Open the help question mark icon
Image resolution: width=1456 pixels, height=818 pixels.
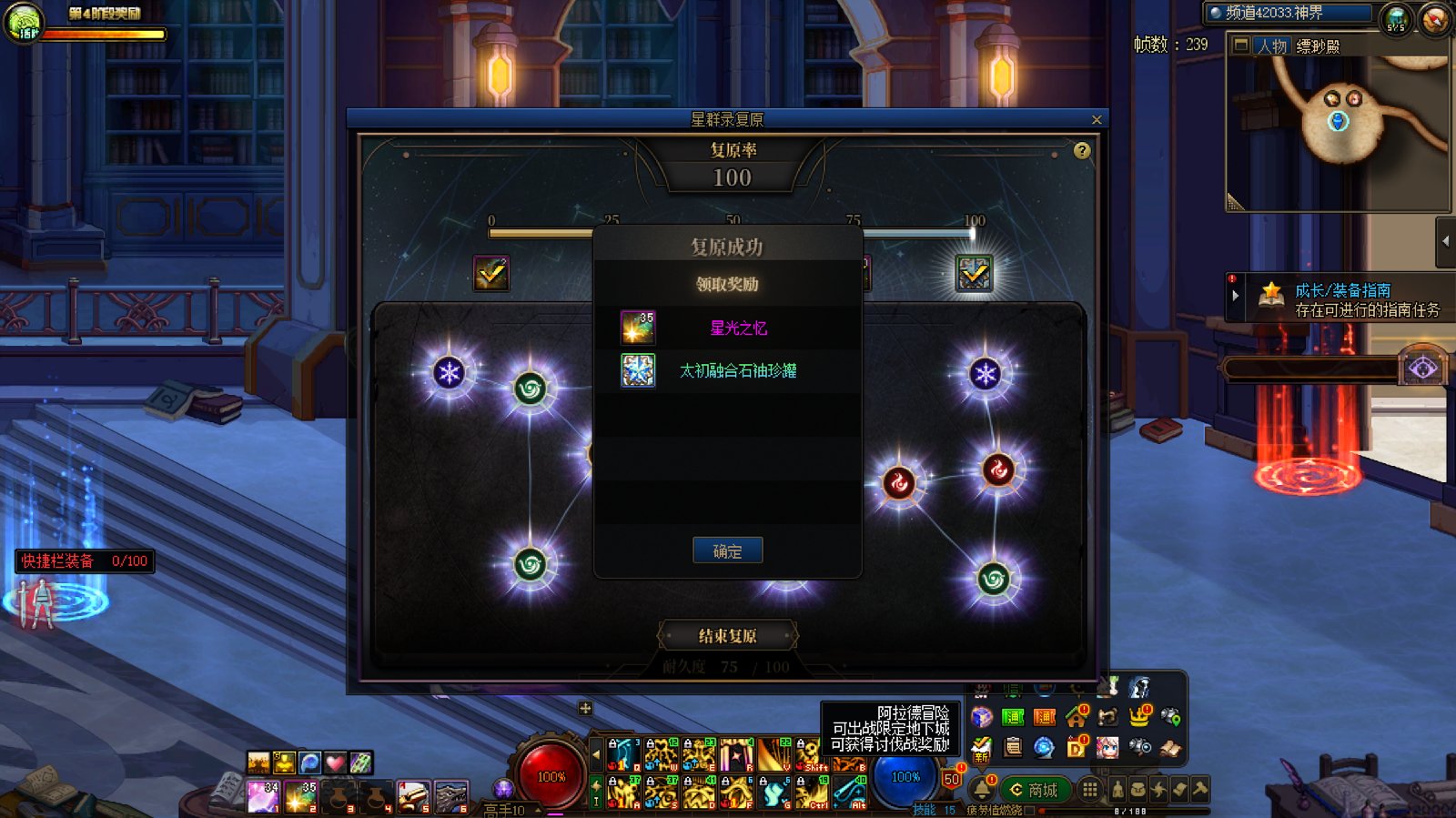1082,151
